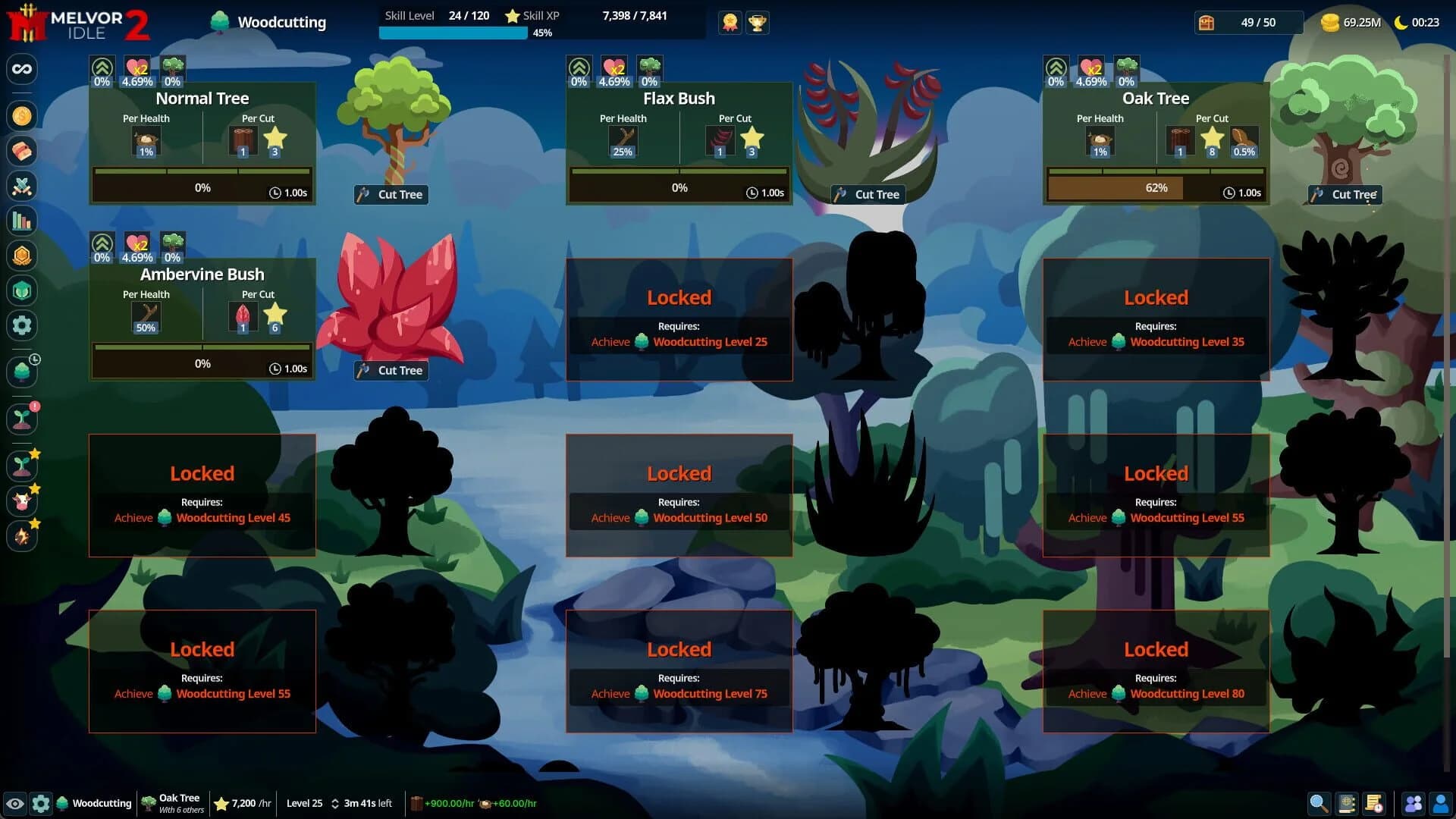Viewport: 1456px width, 819px height.
Task: Open Farming via the sprout icon with alert badge
Action: pyautogui.click(x=22, y=418)
